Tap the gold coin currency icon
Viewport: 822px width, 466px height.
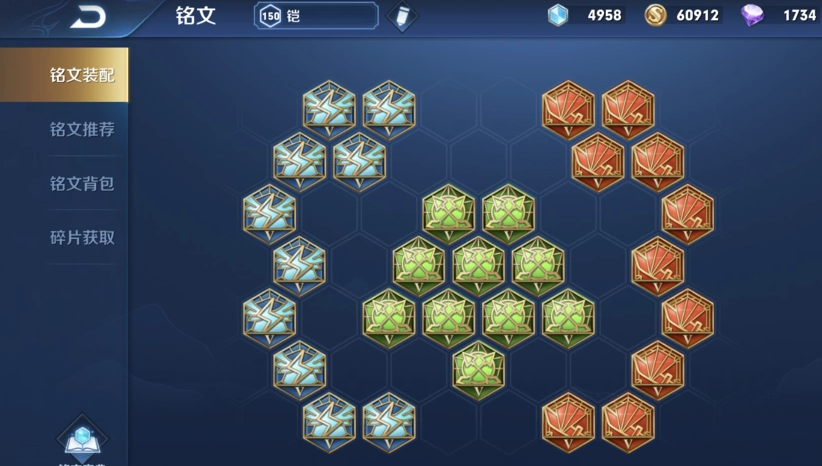(x=654, y=16)
